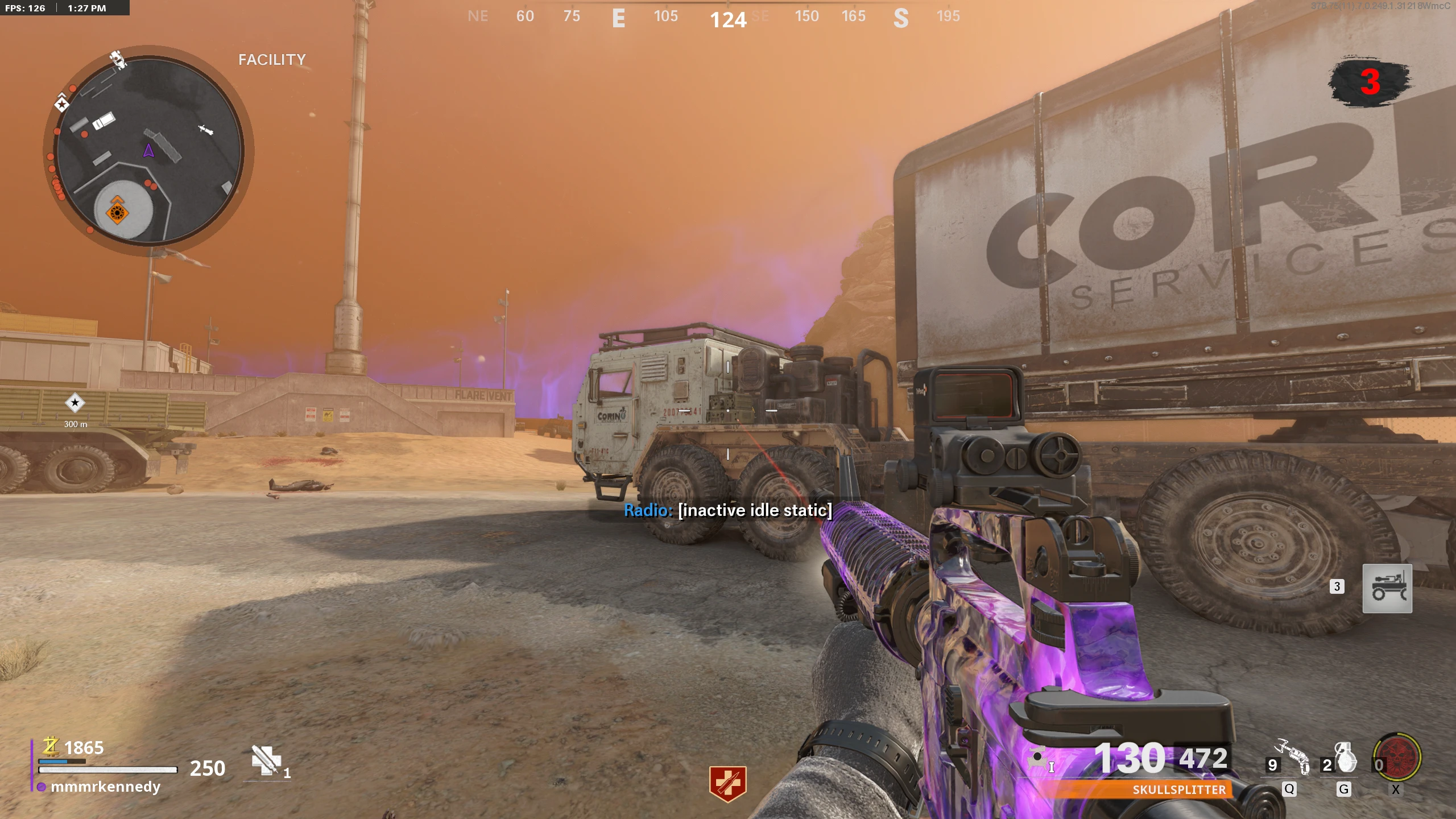Image resolution: width=1456 pixels, height=819 pixels.
Task: Select the tactical equipment icon
Action: click(x=1293, y=757)
